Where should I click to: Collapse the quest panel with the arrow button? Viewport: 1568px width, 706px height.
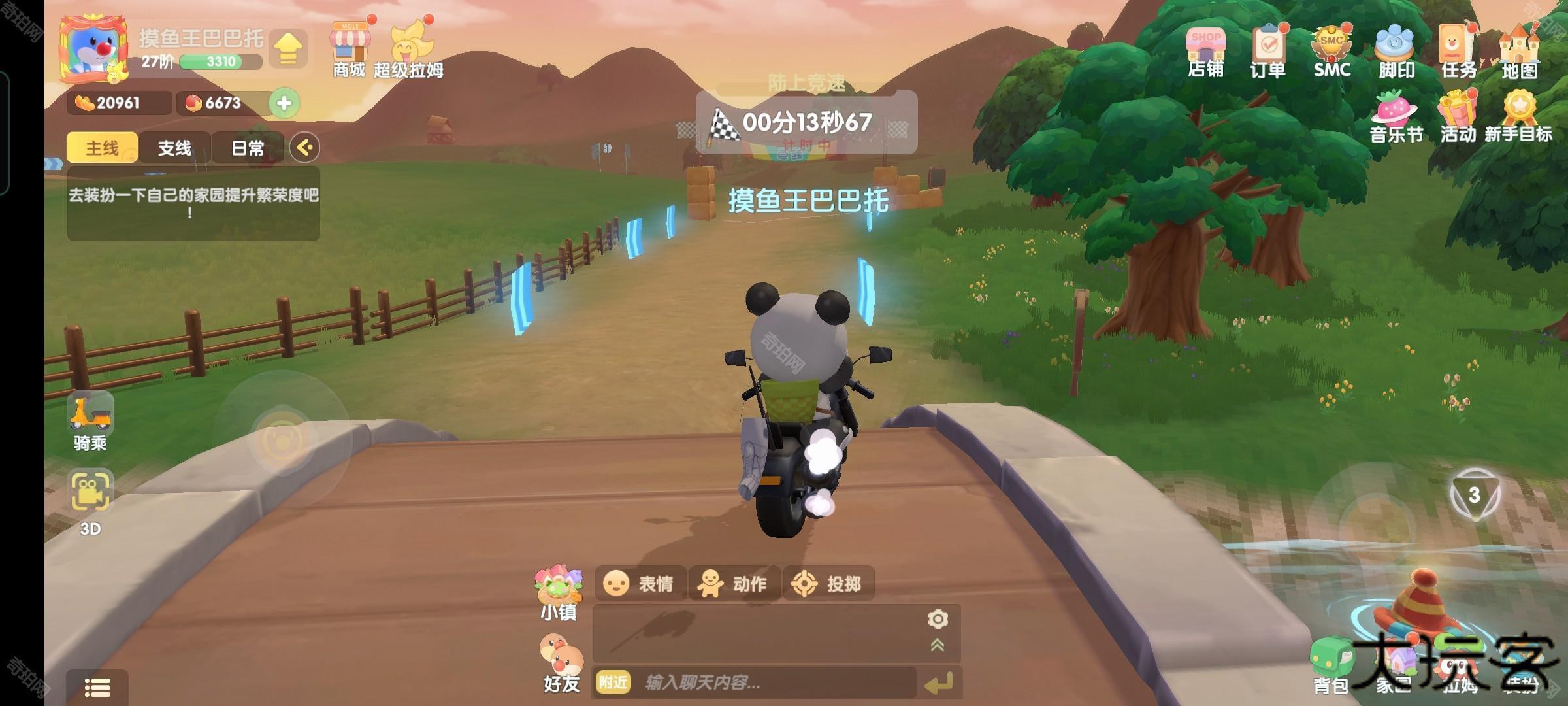coord(304,147)
